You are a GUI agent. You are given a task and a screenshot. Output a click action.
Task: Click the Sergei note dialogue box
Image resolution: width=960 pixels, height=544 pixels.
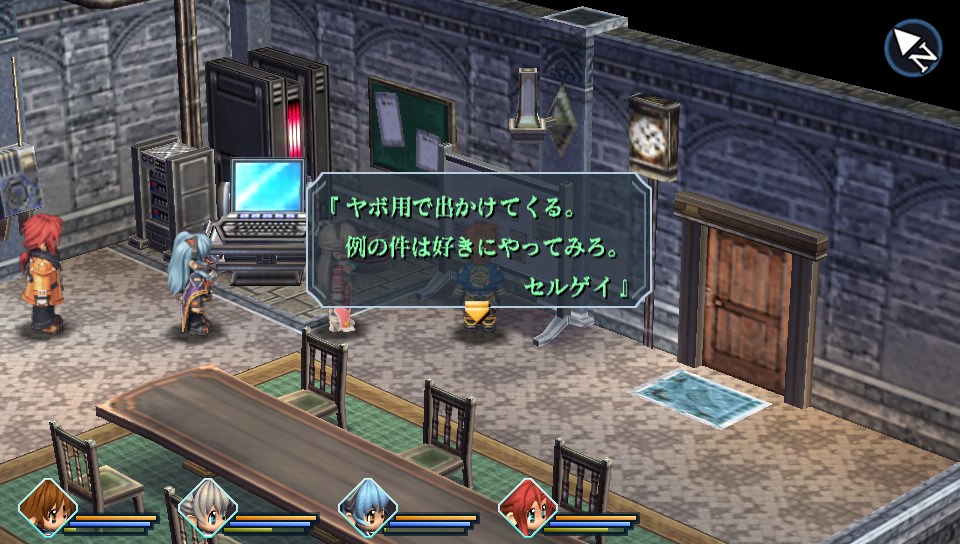(x=479, y=240)
